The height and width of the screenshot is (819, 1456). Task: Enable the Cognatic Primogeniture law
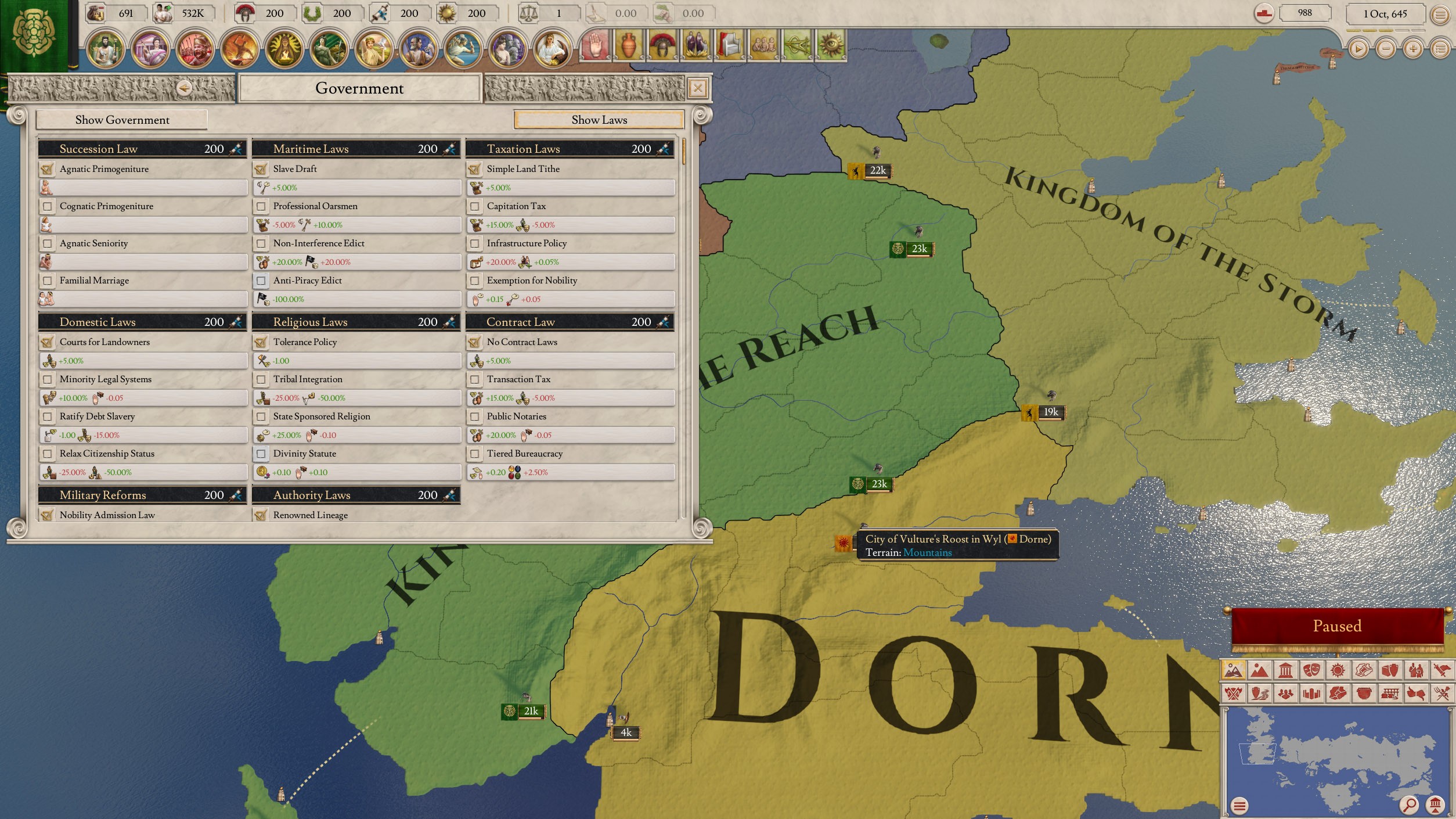click(x=48, y=206)
